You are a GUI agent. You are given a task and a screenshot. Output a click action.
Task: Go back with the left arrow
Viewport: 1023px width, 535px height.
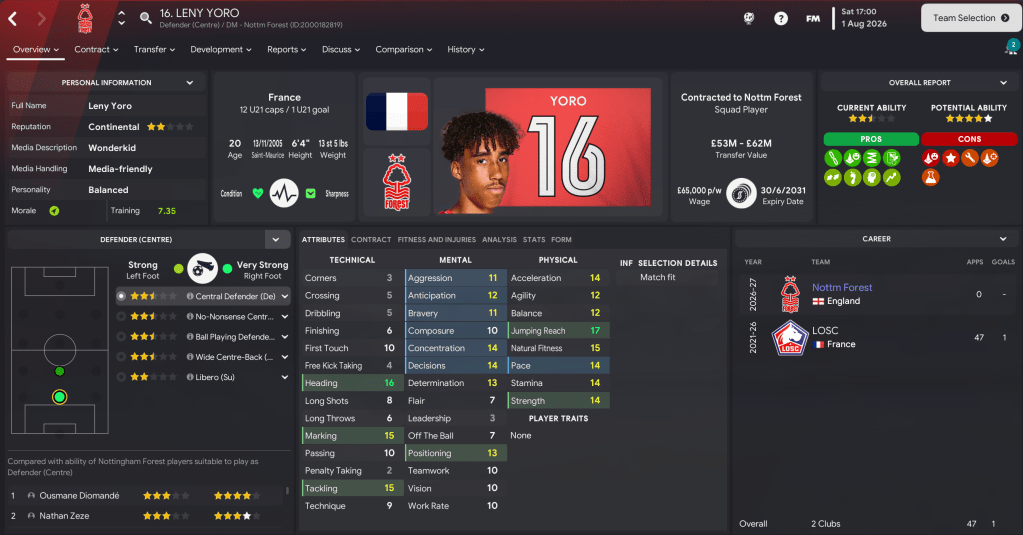point(13,18)
